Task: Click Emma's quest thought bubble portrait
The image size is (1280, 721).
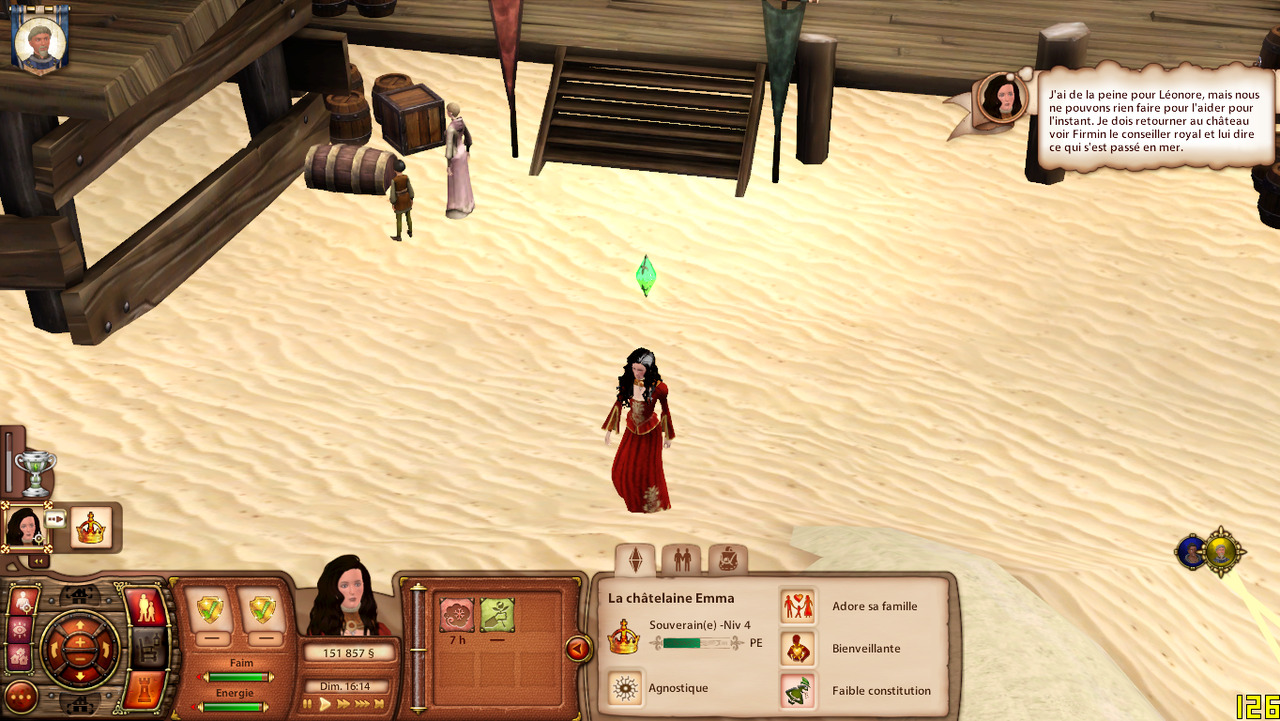Action: point(1000,98)
